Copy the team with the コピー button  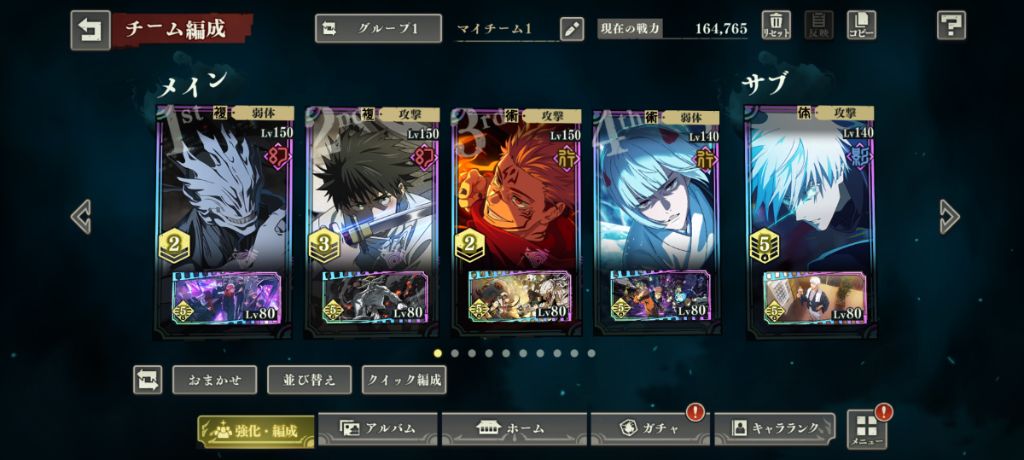coord(860,26)
